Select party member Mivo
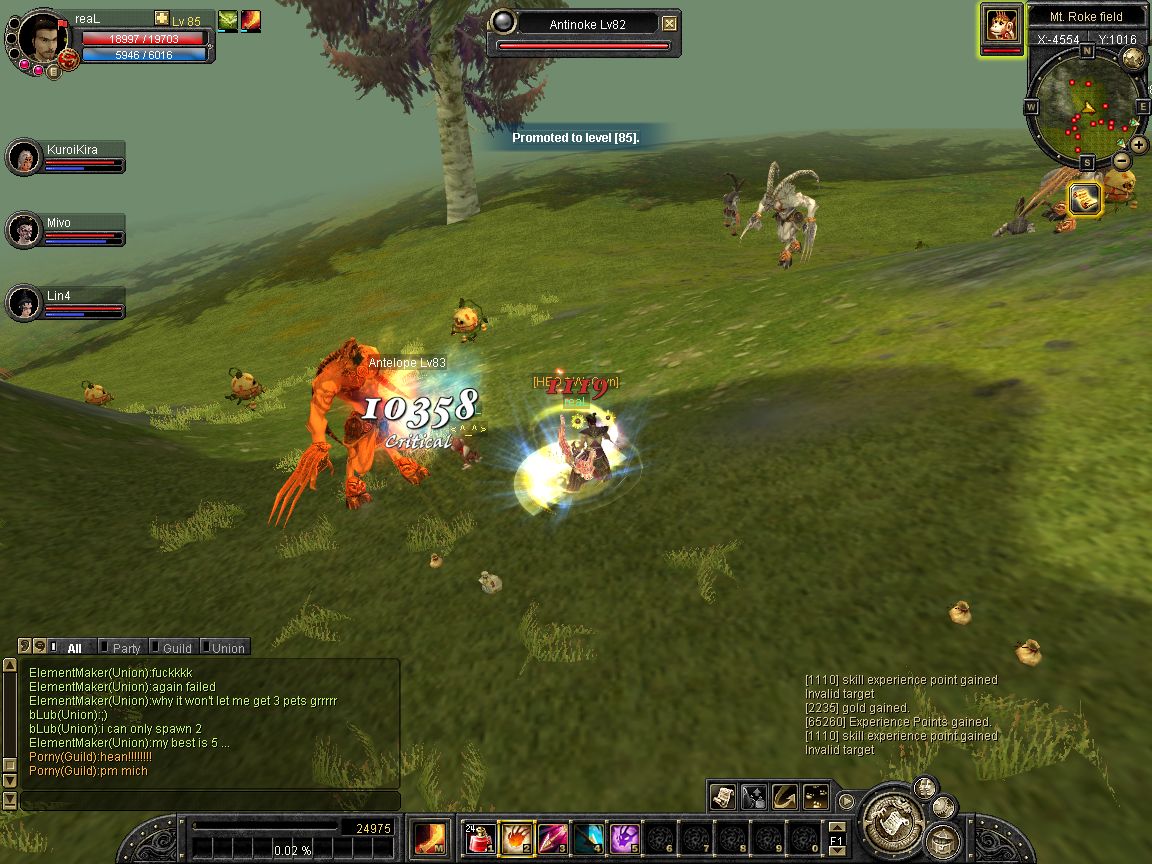Image resolution: width=1152 pixels, height=864 pixels. click(22, 230)
